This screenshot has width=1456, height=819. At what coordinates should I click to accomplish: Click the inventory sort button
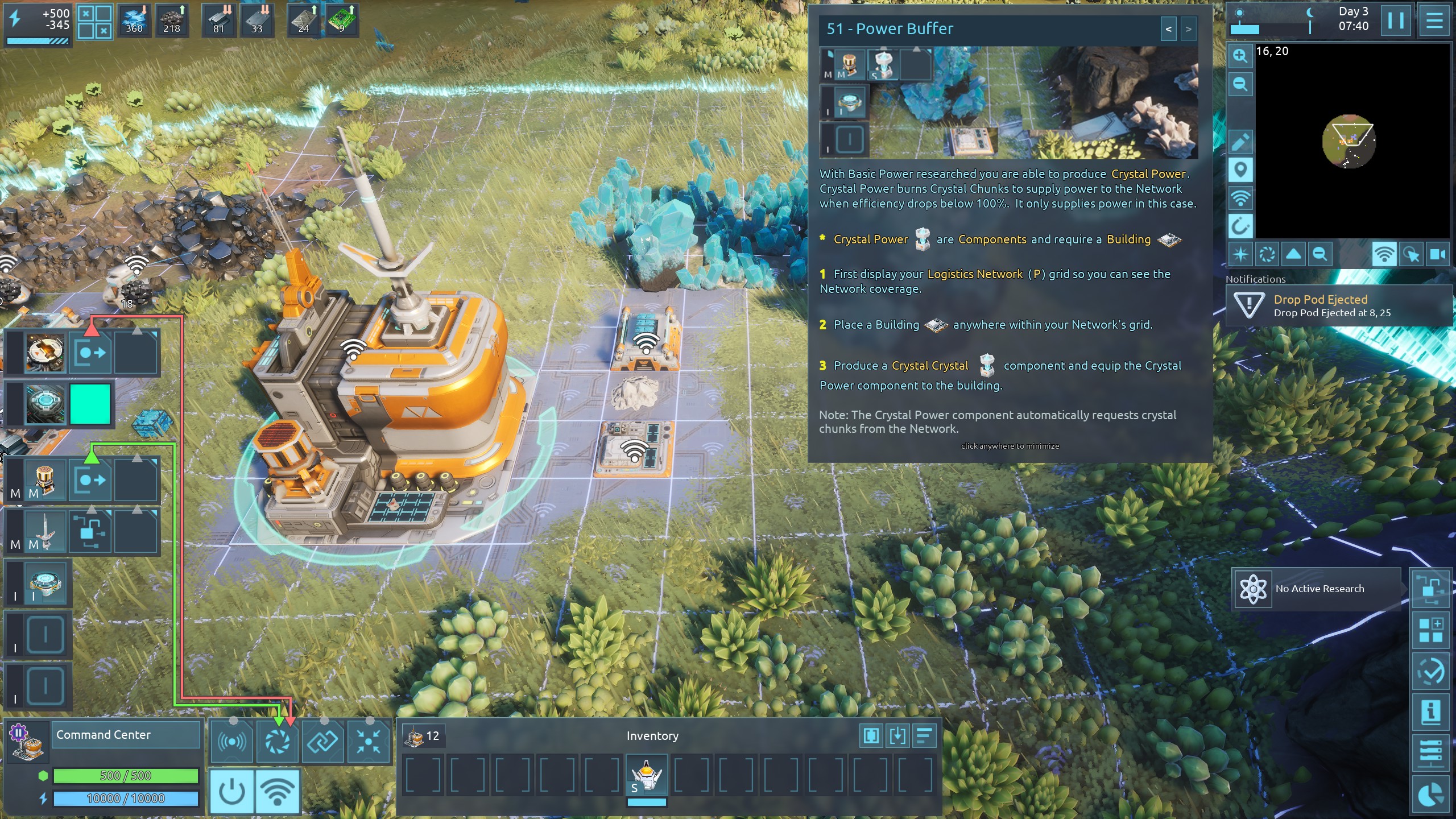[925, 736]
